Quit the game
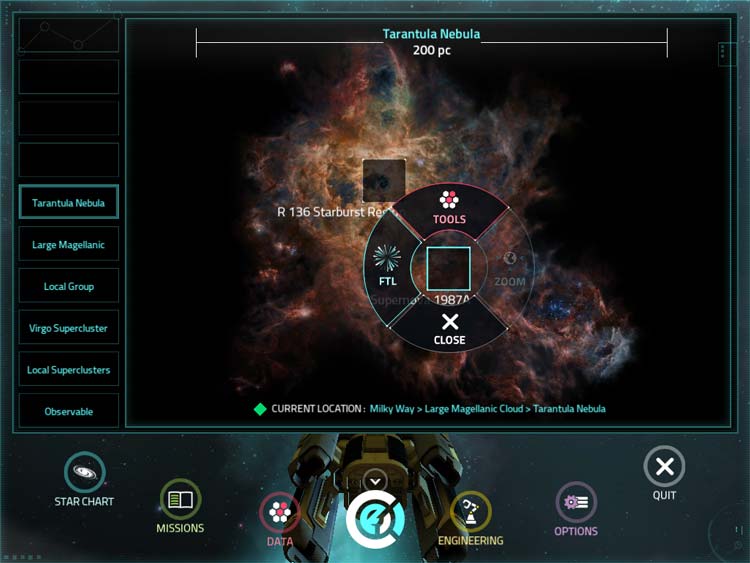This screenshot has height=563, width=750. click(664, 471)
